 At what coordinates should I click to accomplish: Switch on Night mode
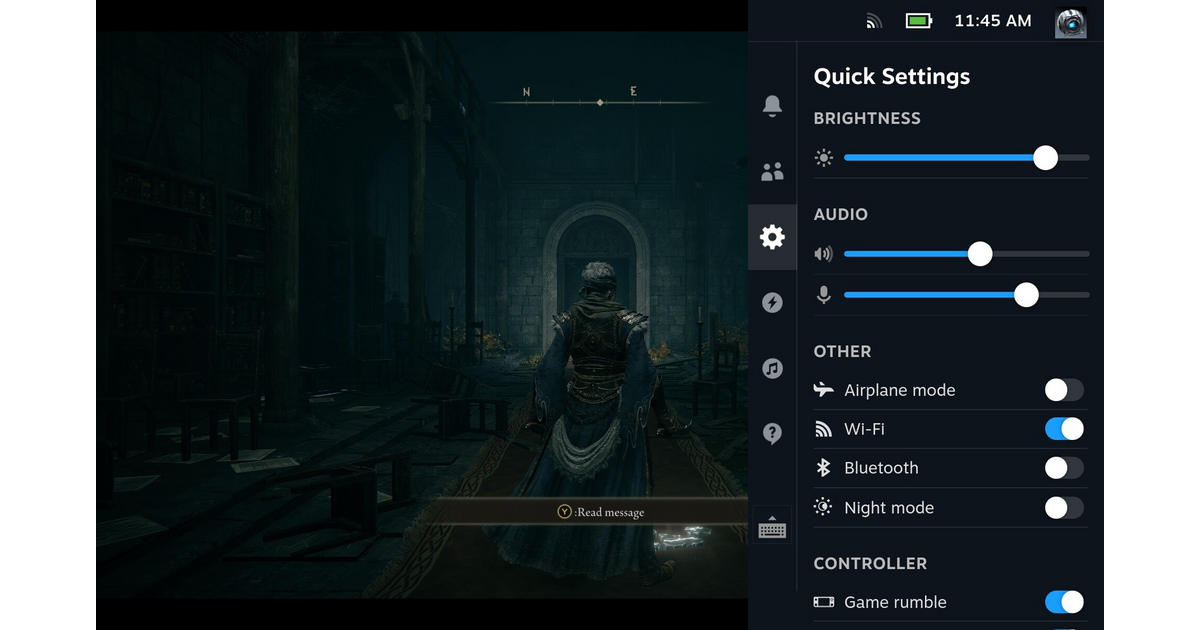[x=1064, y=508]
